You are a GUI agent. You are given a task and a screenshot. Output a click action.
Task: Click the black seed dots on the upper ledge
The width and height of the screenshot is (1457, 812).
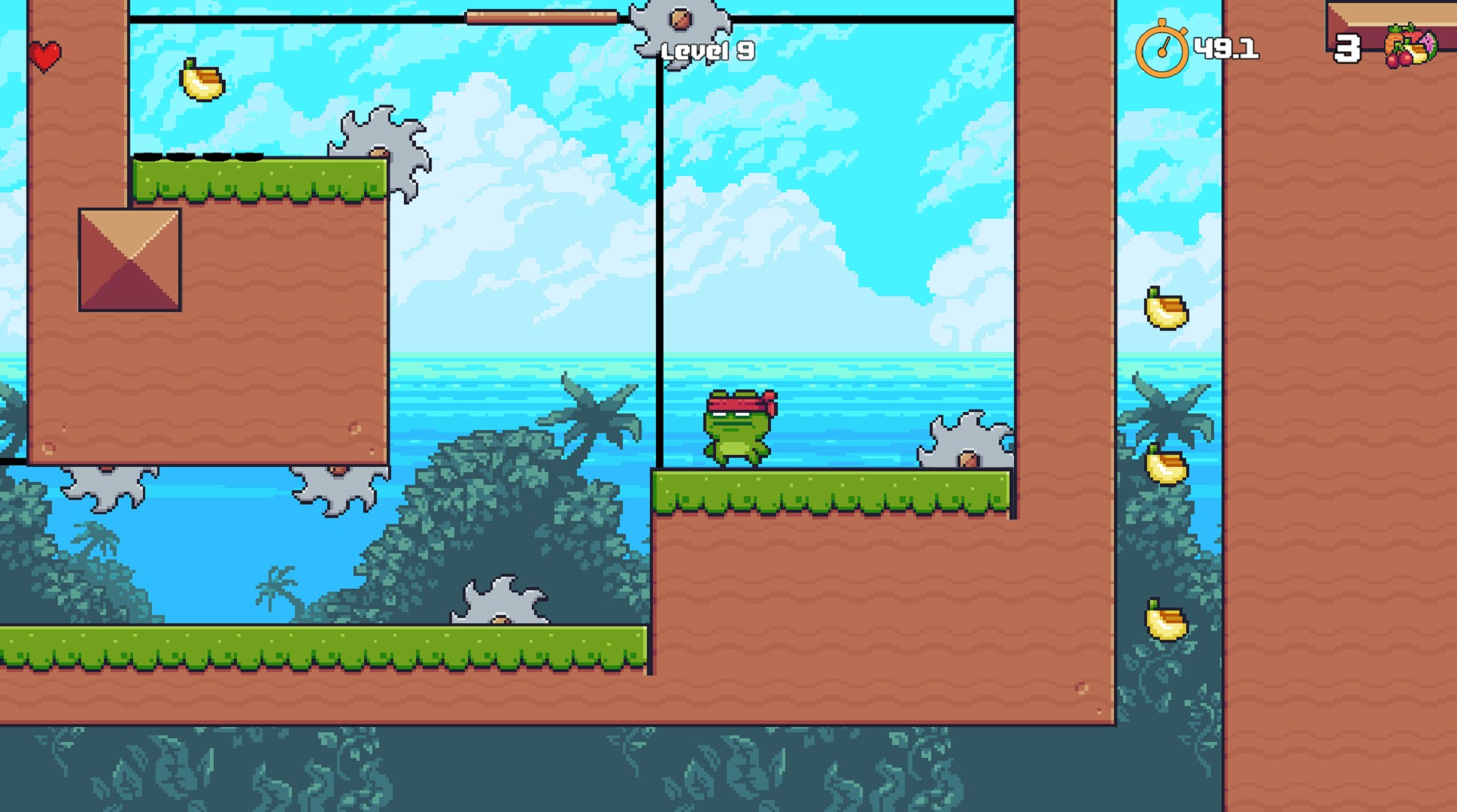(x=197, y=156)
